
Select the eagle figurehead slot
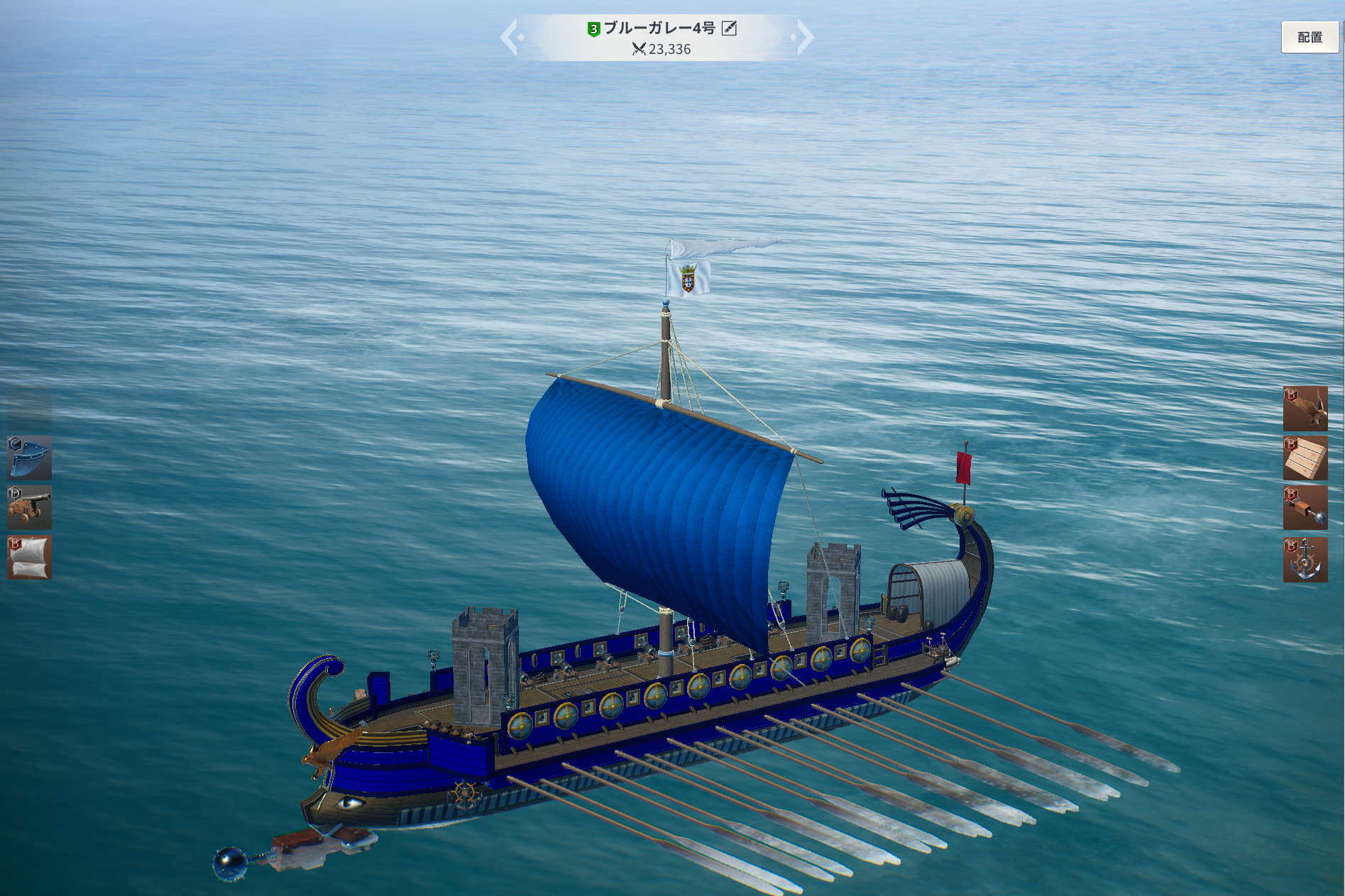point(1305,409)
